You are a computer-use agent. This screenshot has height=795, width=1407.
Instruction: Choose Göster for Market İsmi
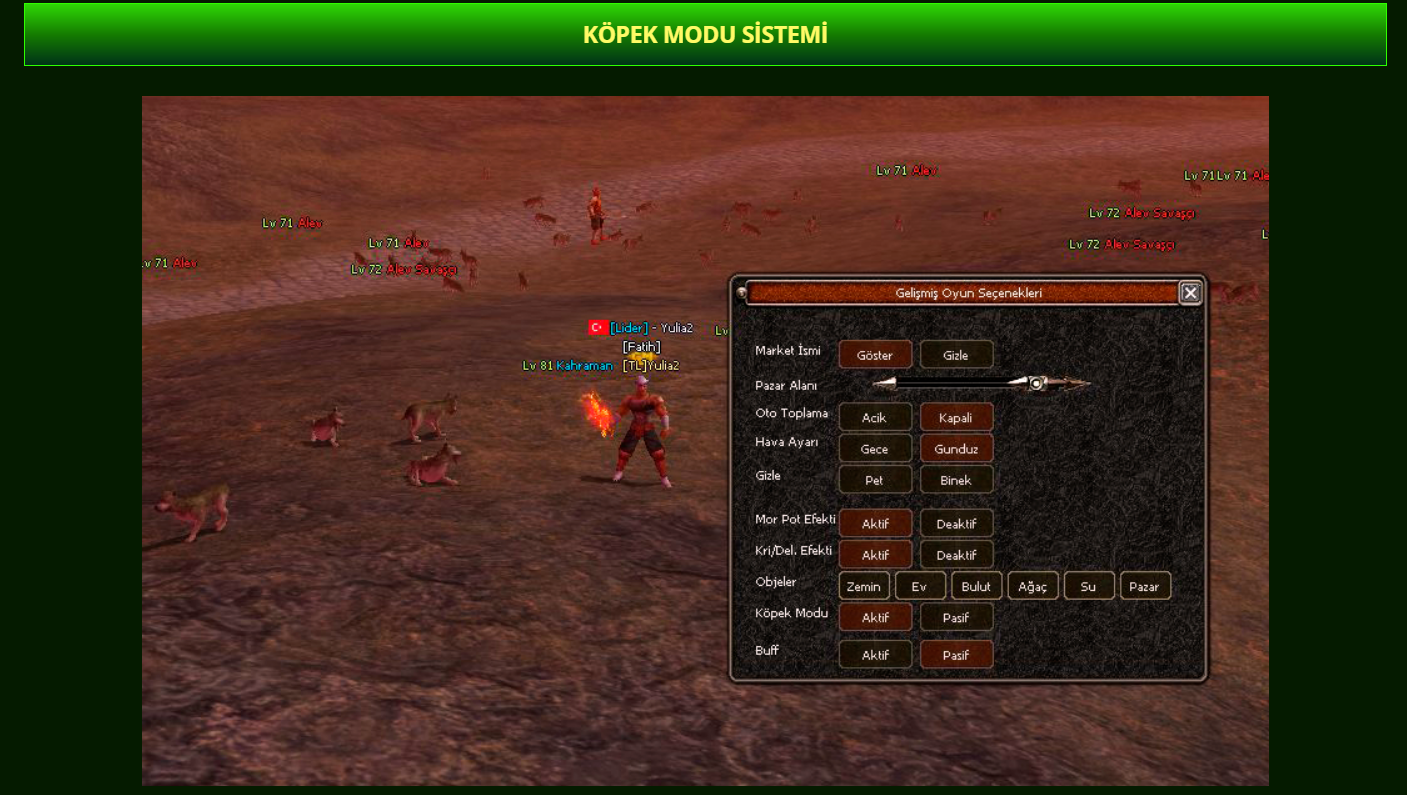click(875, 355)
